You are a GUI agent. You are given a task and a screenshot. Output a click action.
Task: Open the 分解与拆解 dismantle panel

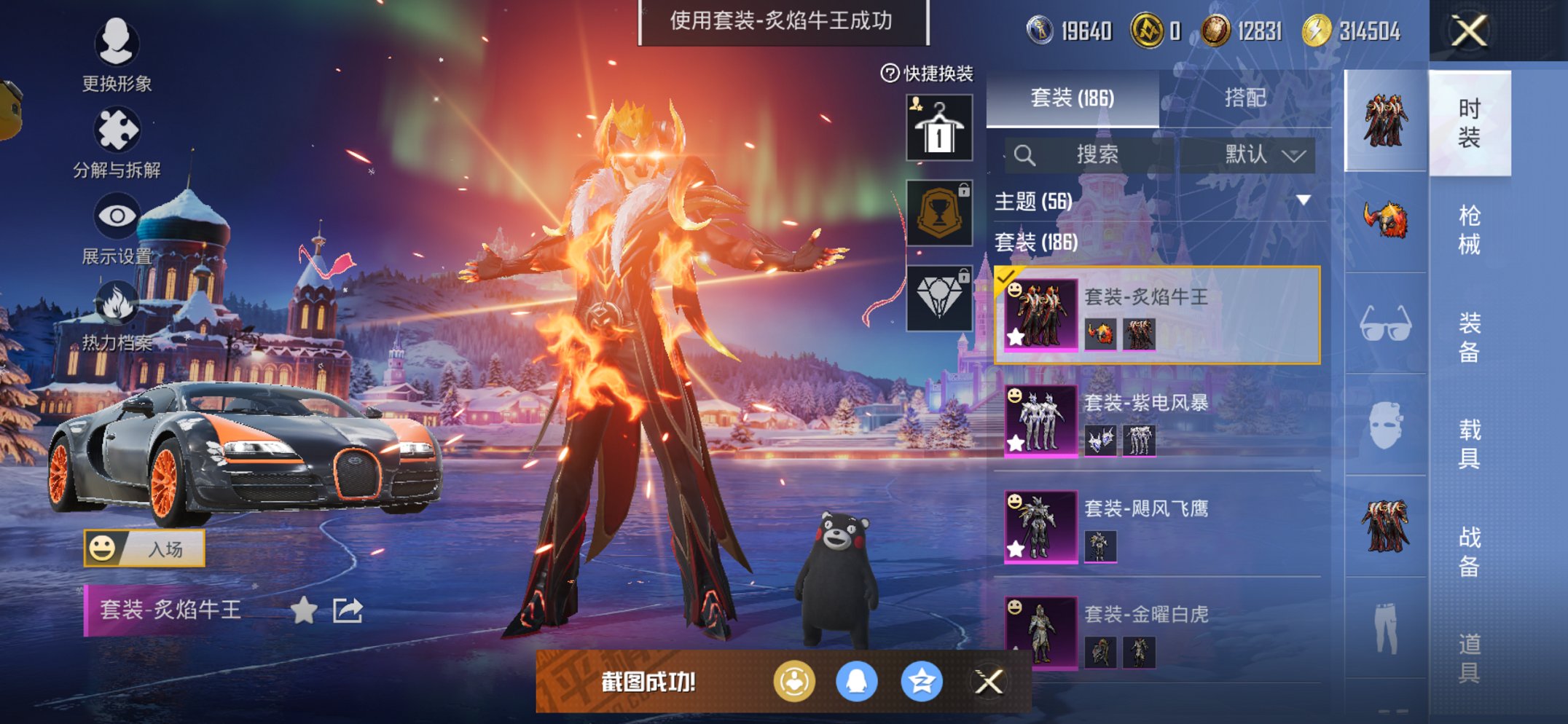(x=119, y=130)
